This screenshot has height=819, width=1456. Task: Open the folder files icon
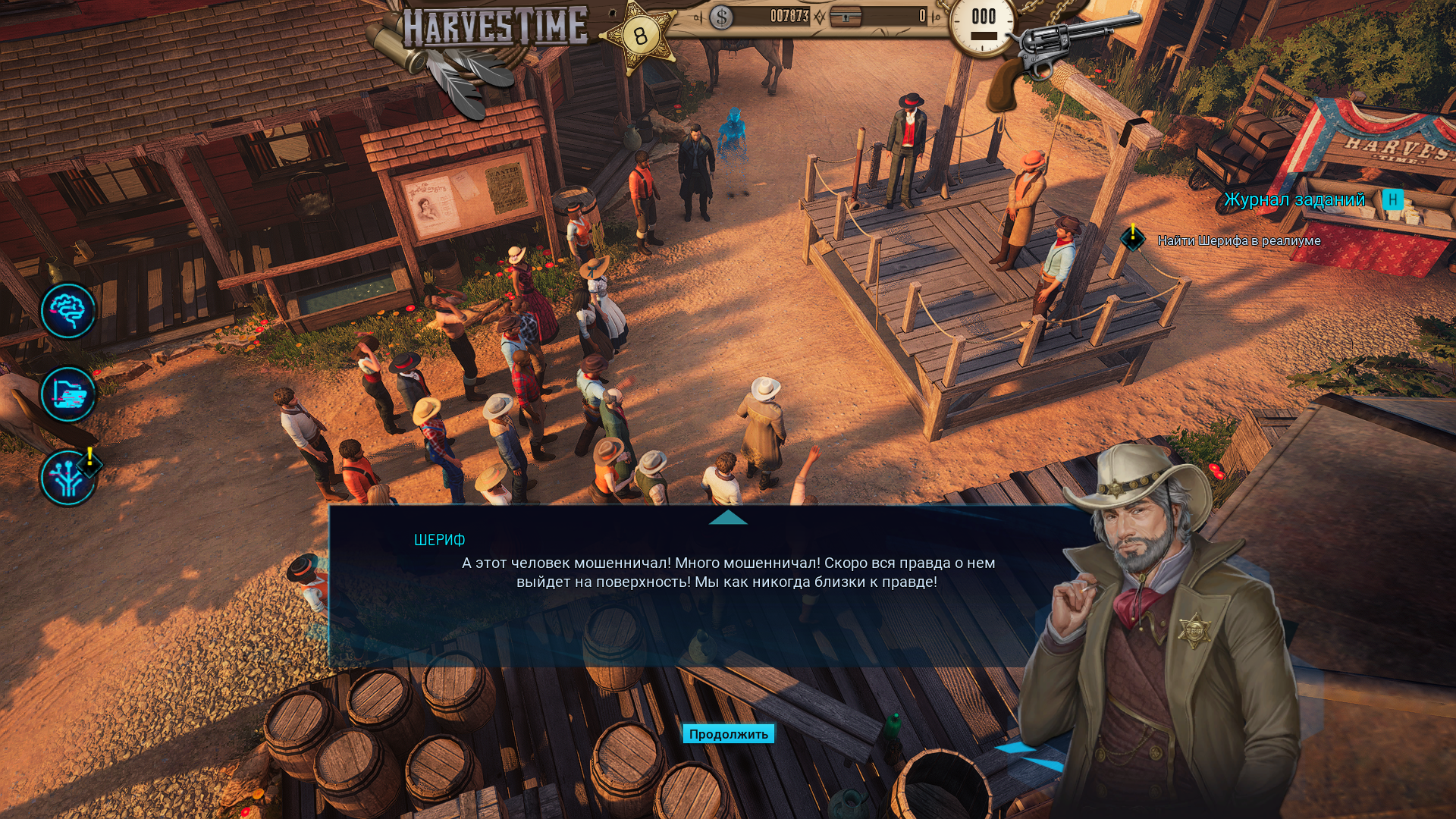point(68,394)
